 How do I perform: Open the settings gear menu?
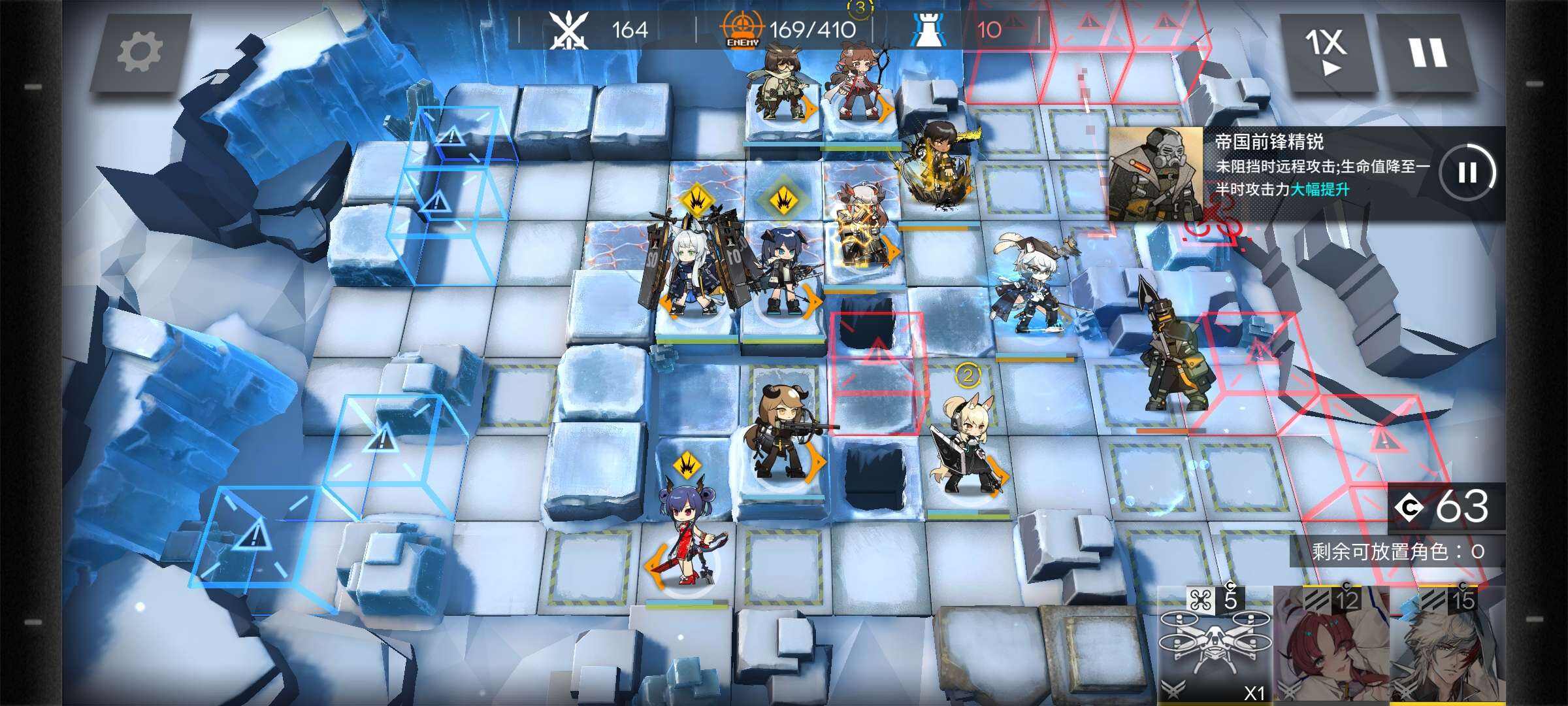(140, 52)
